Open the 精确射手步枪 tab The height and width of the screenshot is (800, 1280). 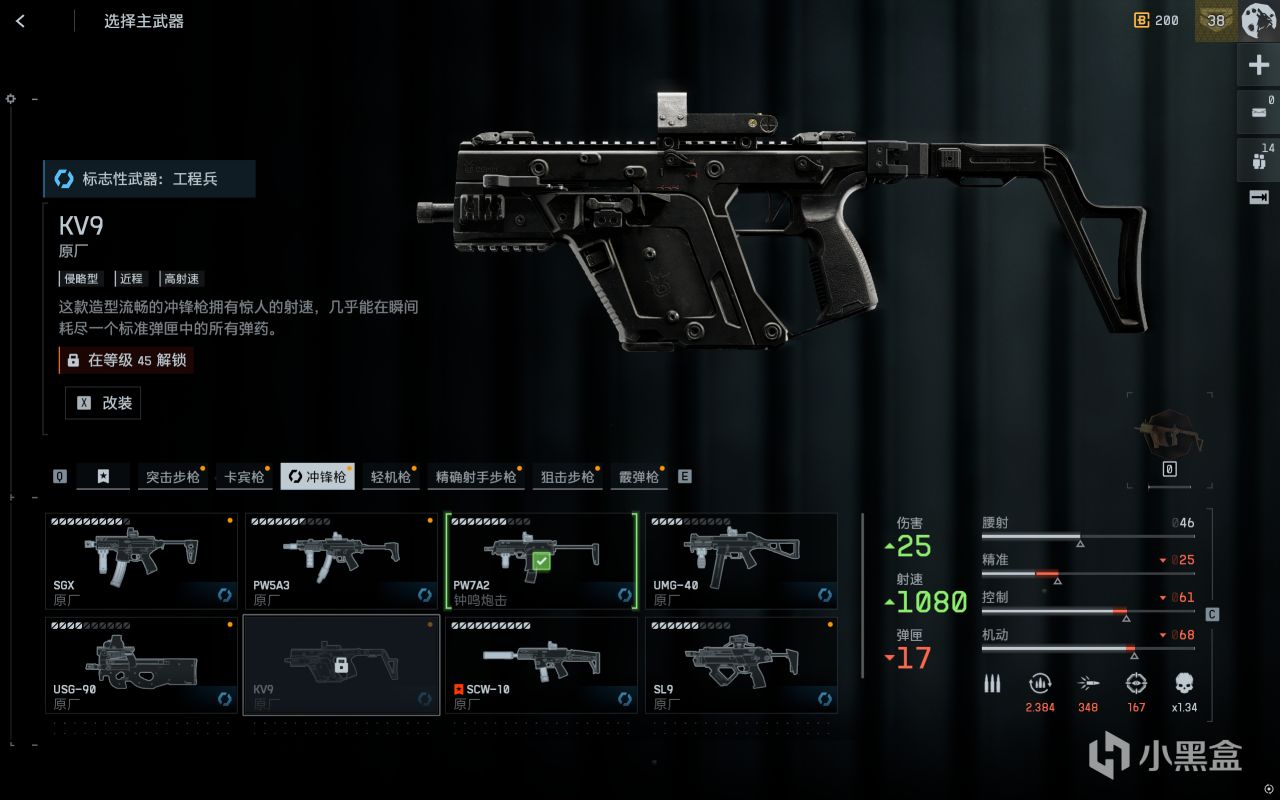476,477
